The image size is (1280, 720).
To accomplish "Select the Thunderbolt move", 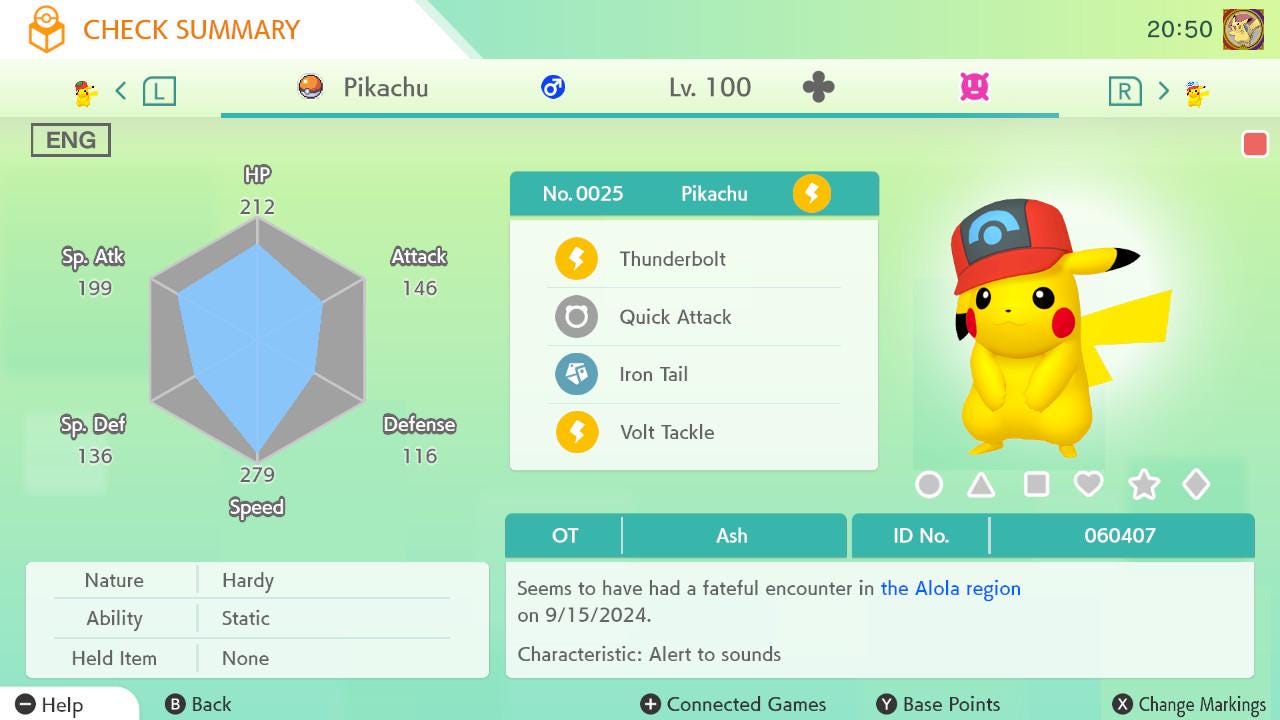I will pyautogui.click(x=672, y=259).
